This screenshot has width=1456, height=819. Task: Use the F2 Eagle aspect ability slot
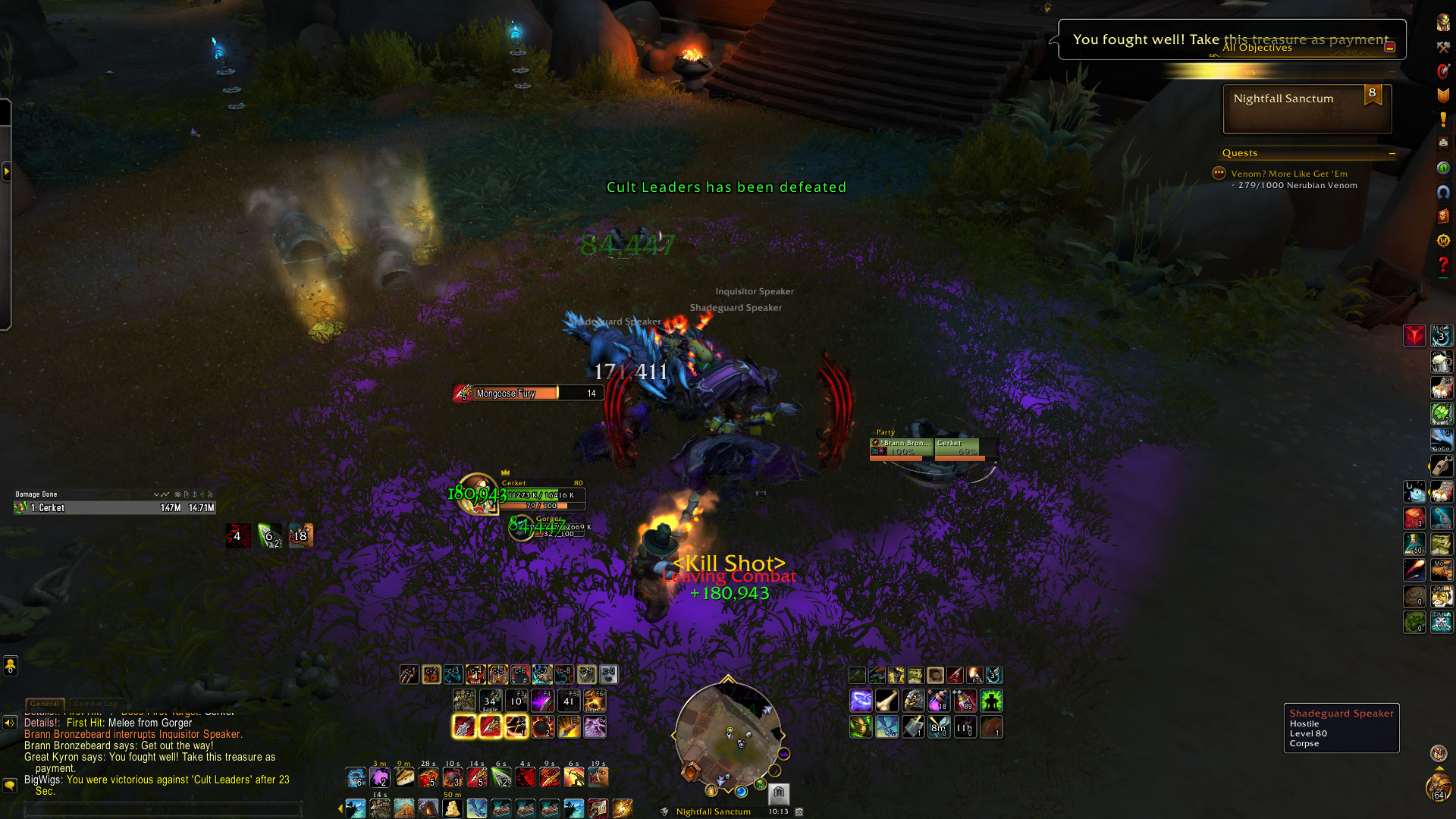pos(490,701)
